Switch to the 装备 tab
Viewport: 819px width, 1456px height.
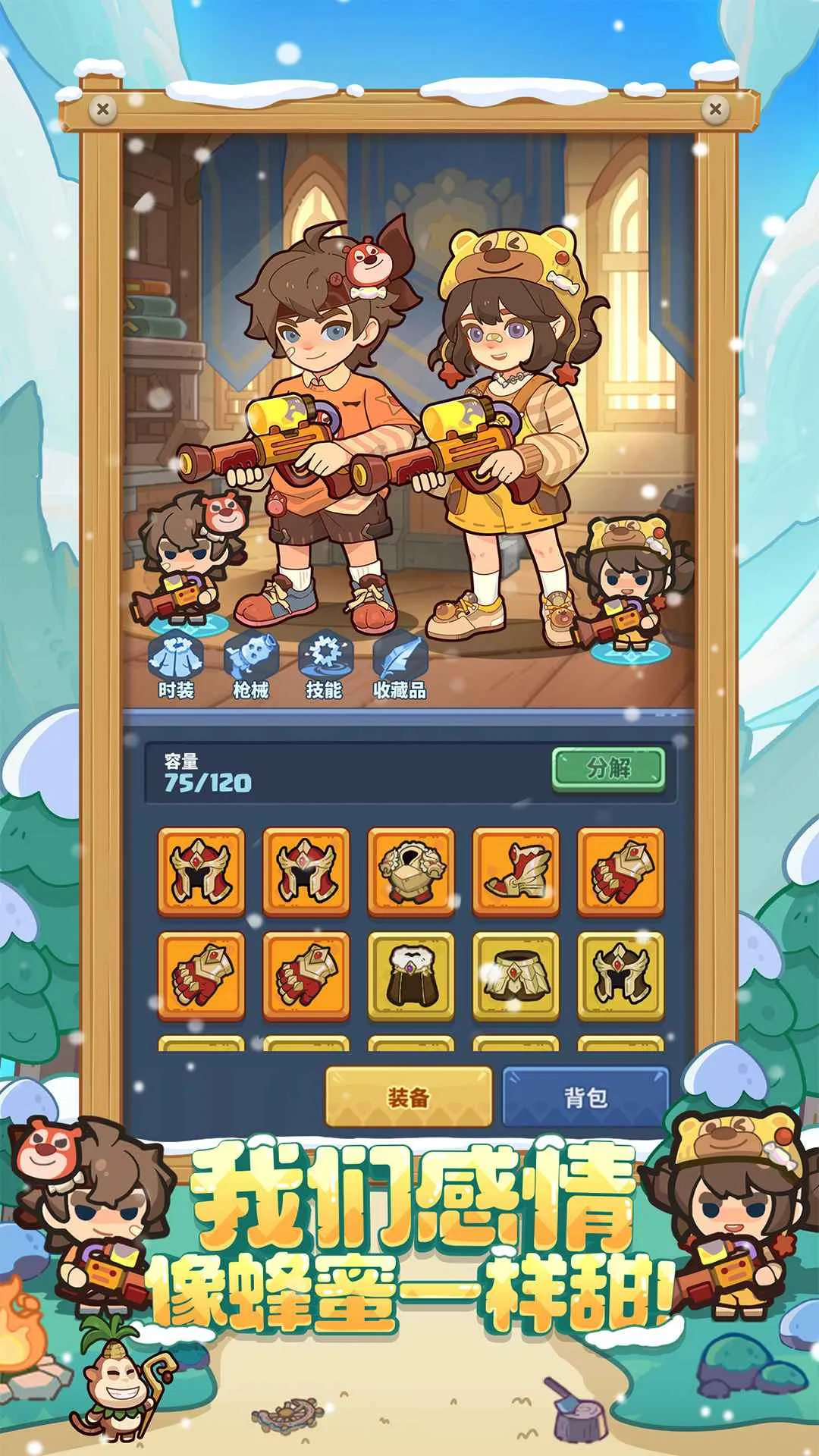(409, 1097)
